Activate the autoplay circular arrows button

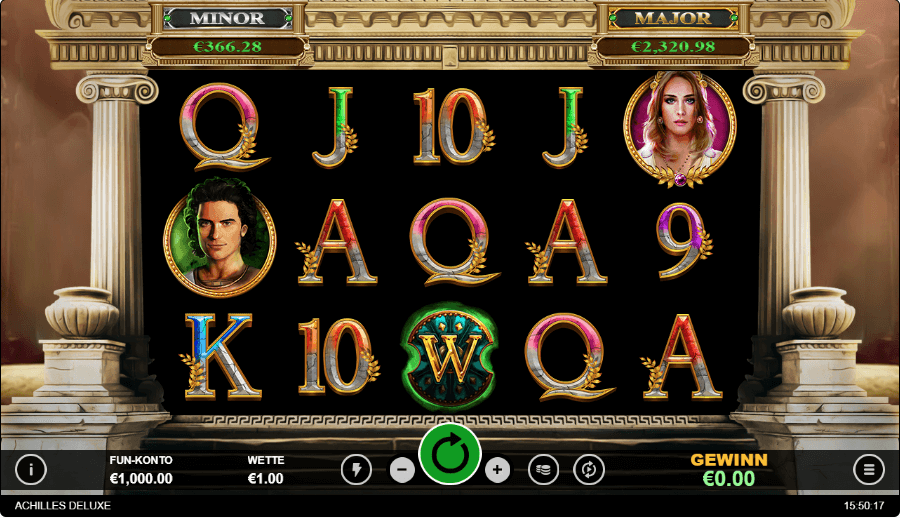589,469
